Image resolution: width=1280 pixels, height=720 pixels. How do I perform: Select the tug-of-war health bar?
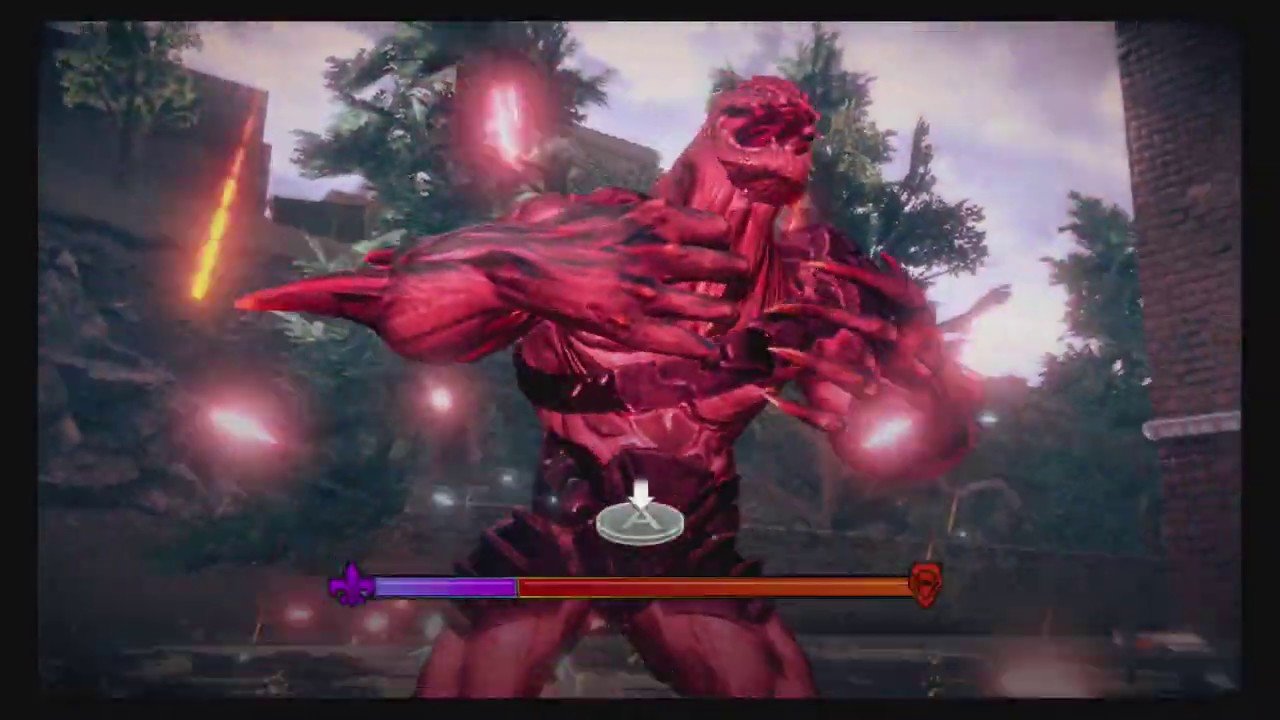click(x=640, y=588)
